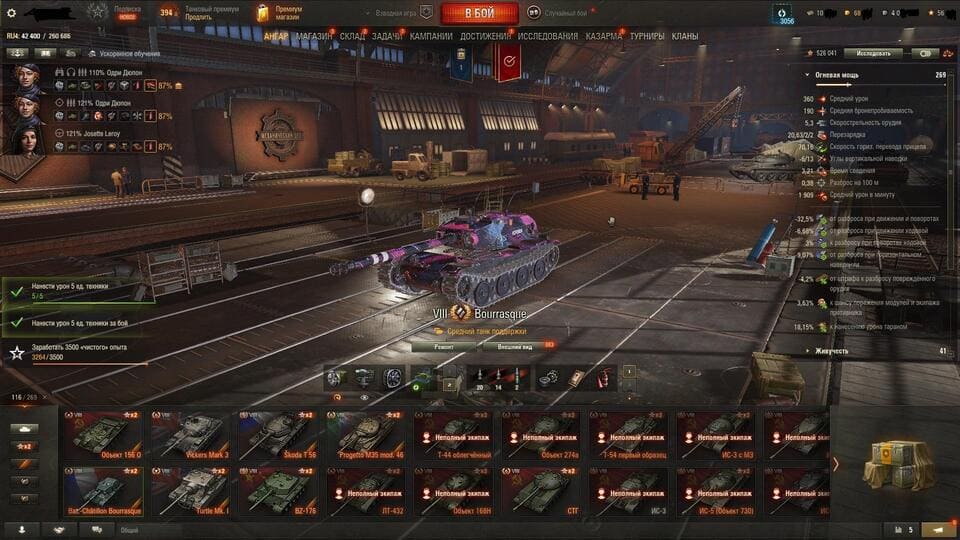Click the Ремонт button under the tank
The width and height of the screenshot is (960, 540).
pos(443,347)
